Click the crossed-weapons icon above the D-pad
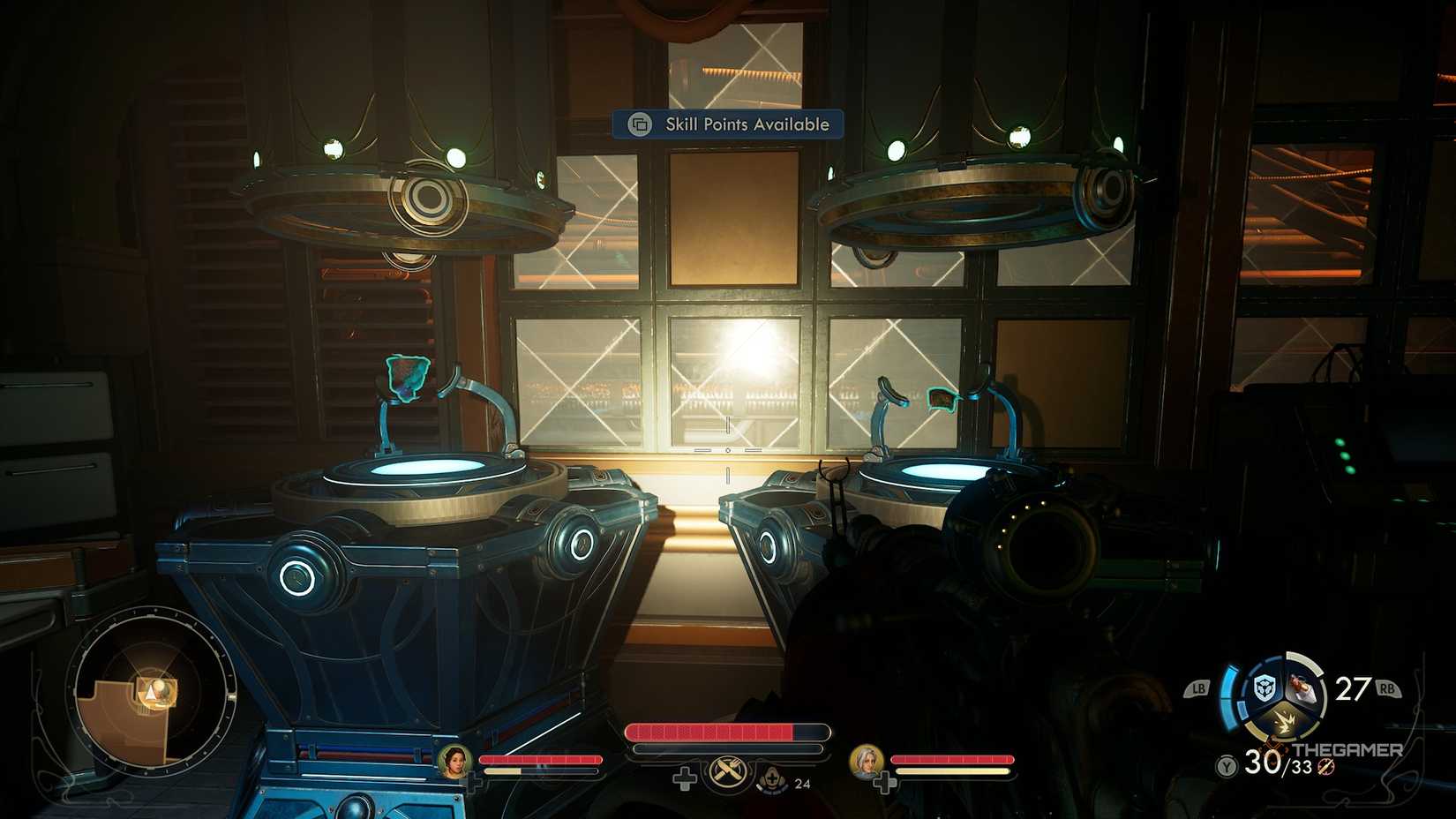 pyautogui.click(x=727, y=772)
